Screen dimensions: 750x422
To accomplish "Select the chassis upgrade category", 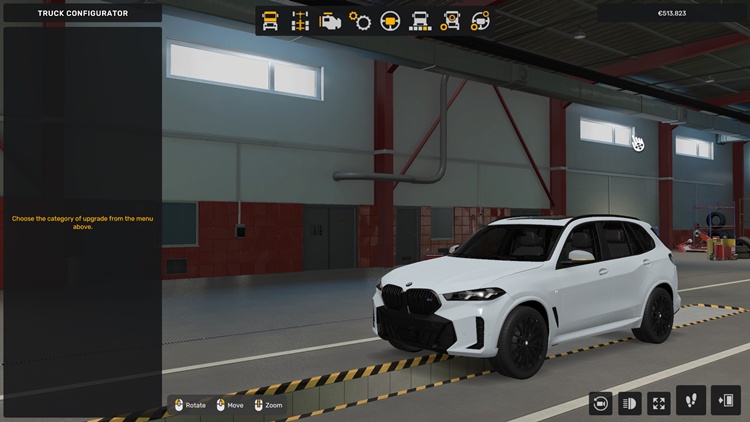I will (x=300, y=20).
